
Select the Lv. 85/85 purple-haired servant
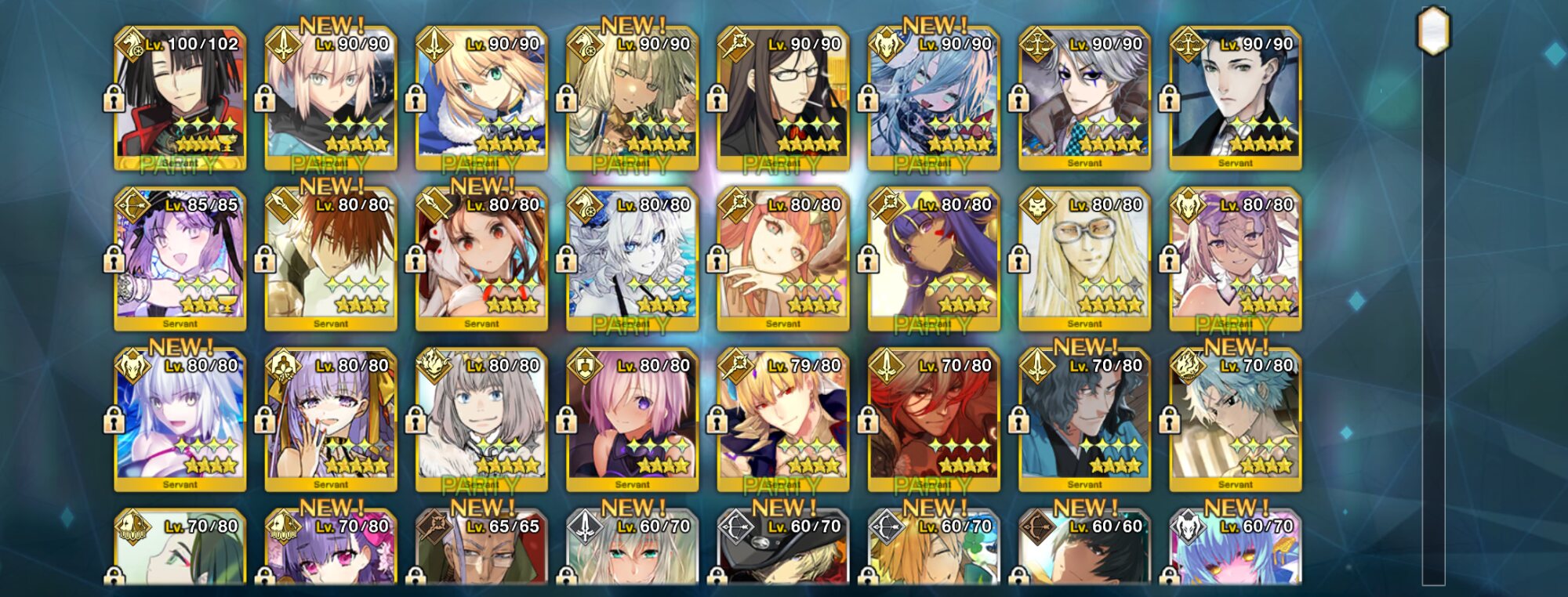click(180, 259)
